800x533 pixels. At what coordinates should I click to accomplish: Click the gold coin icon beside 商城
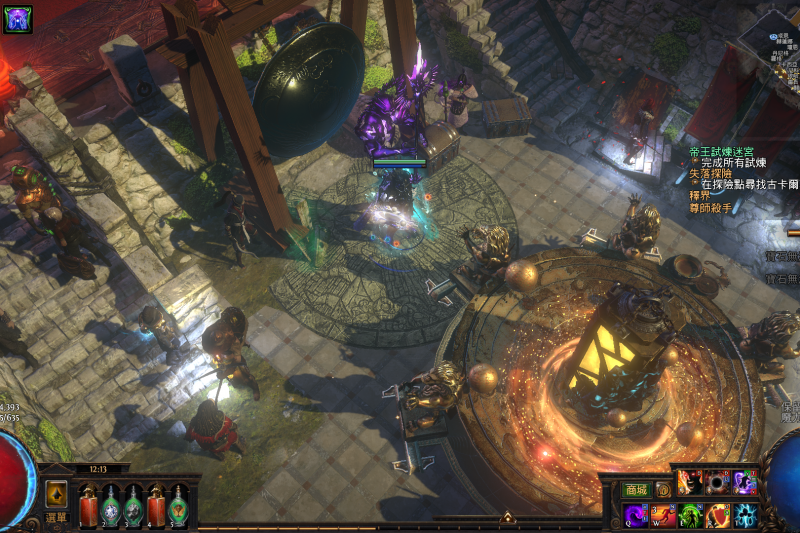662,490
